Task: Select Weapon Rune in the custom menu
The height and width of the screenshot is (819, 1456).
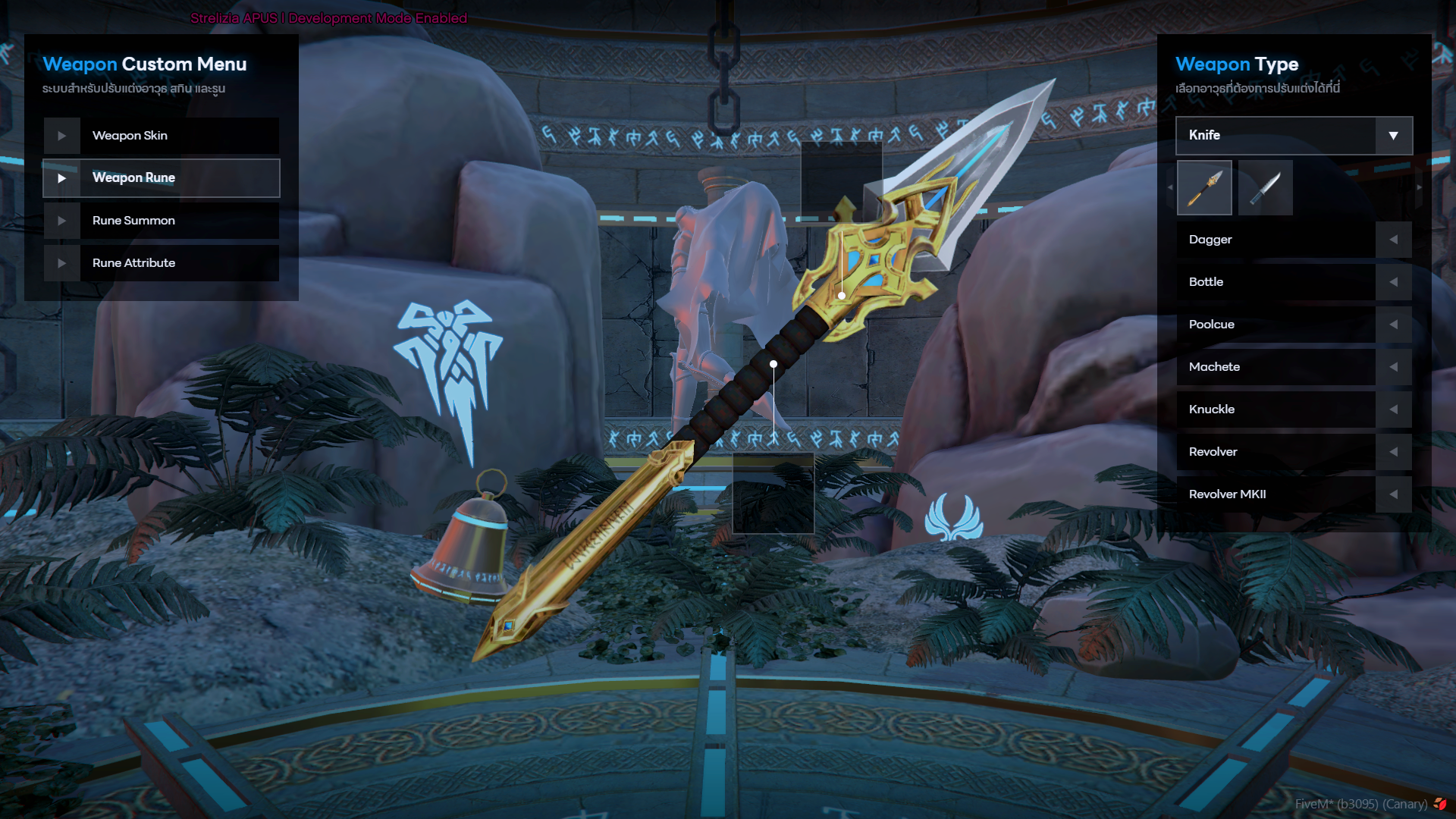Action: (x=161, y=178)
